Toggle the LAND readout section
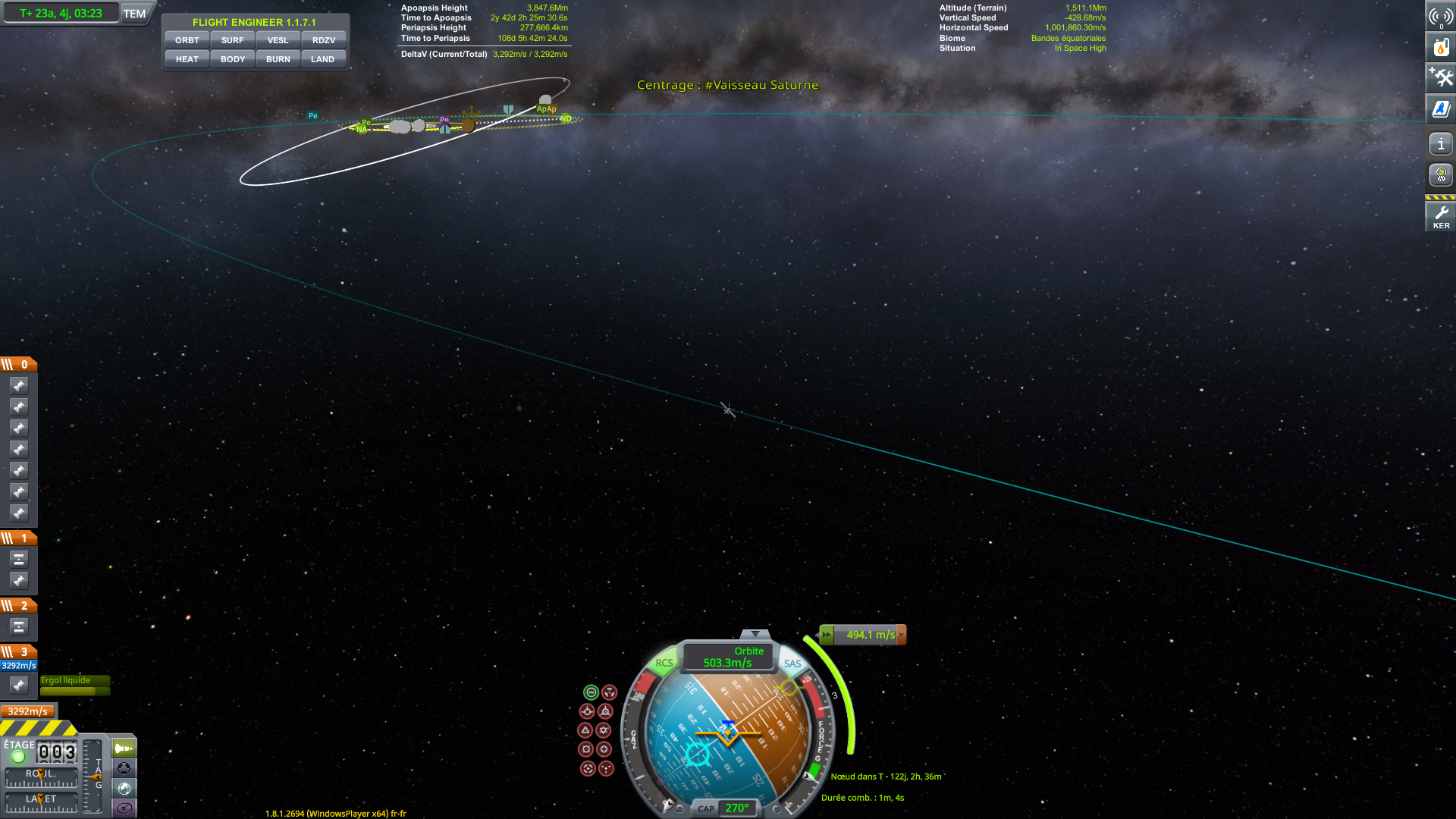This screenshot has height=819, width=1456. [322, 59]
